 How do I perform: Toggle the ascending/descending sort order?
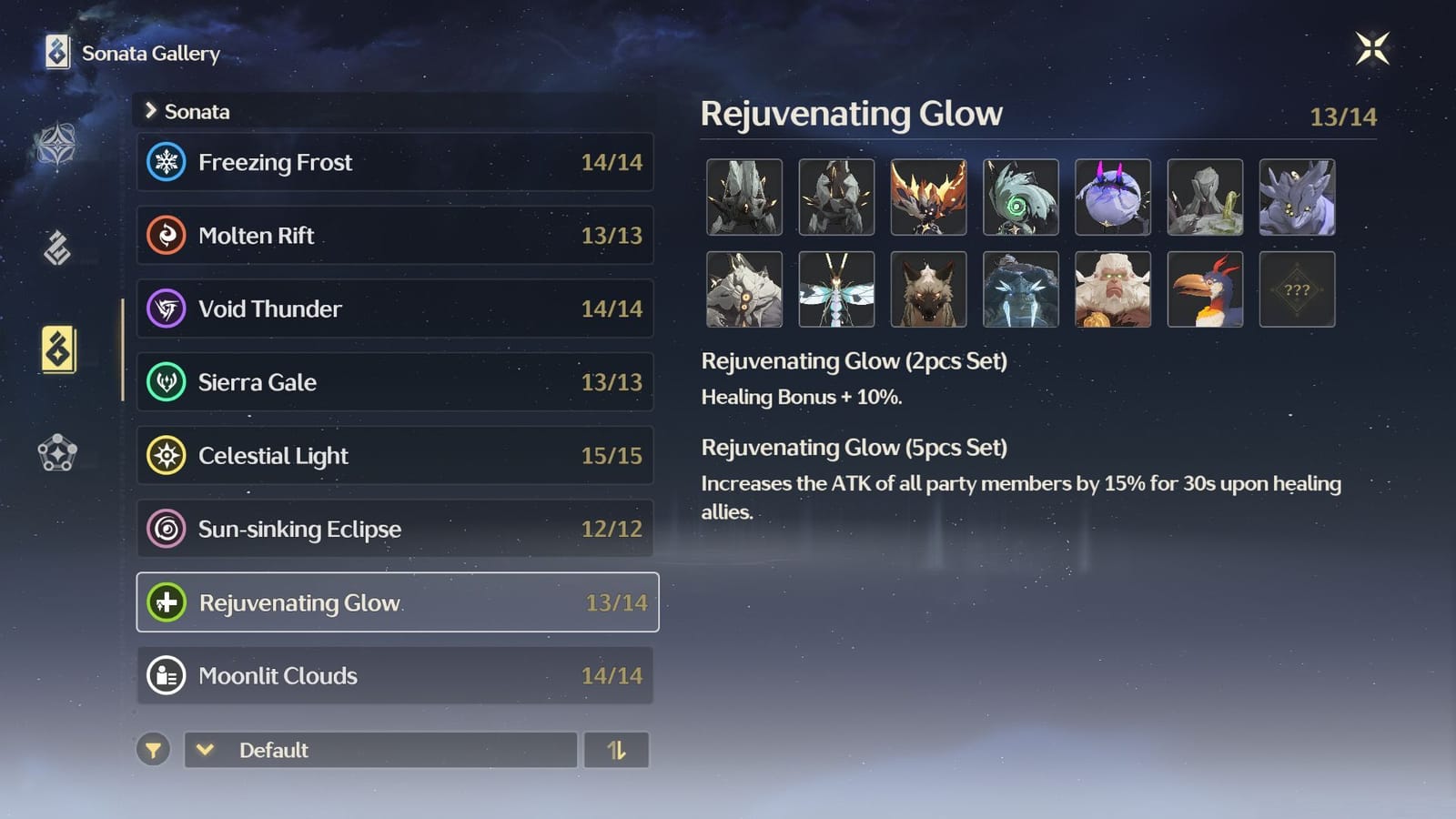click(x=617, y=750)
